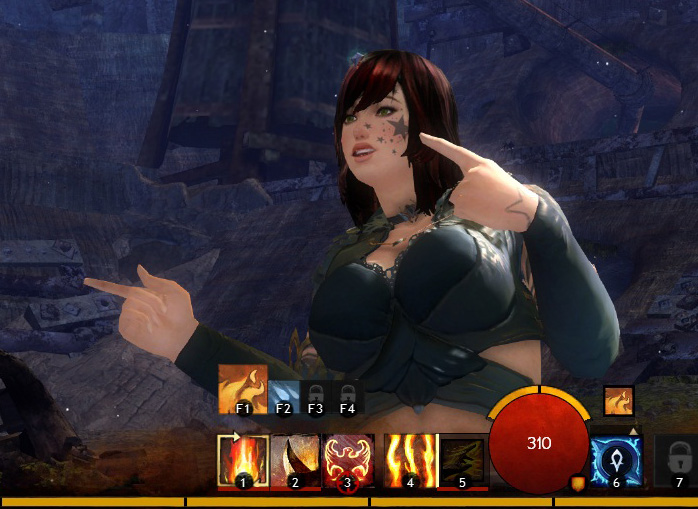Screen dimensions: 698x509
Task: Cast the flame skill in slot 1
Action: [243, 461]
